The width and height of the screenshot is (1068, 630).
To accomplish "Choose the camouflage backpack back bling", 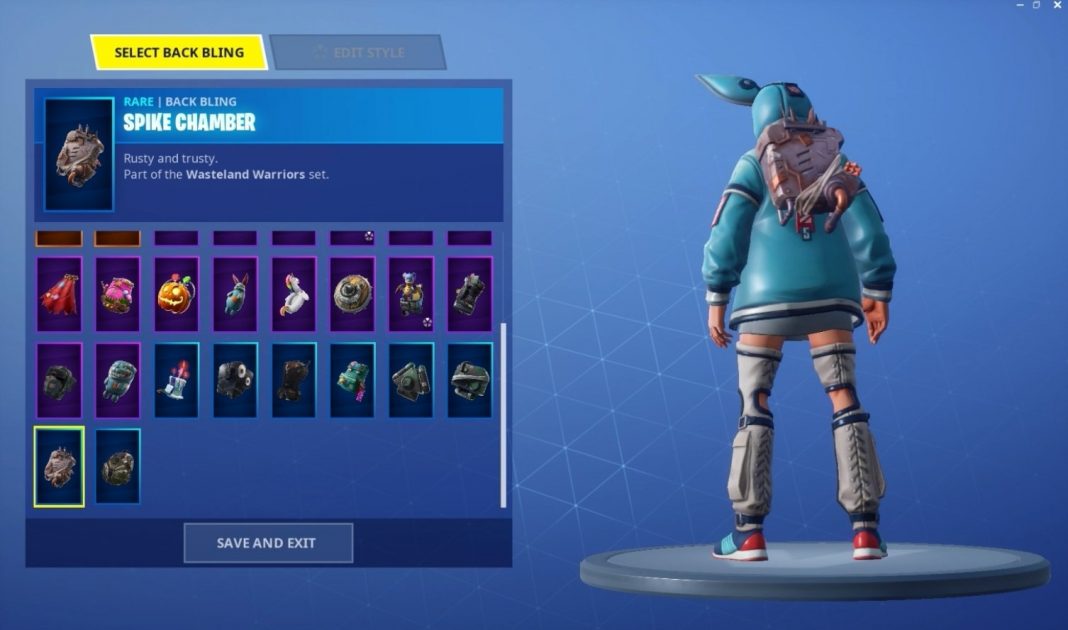I will click(x=118, y=466).
